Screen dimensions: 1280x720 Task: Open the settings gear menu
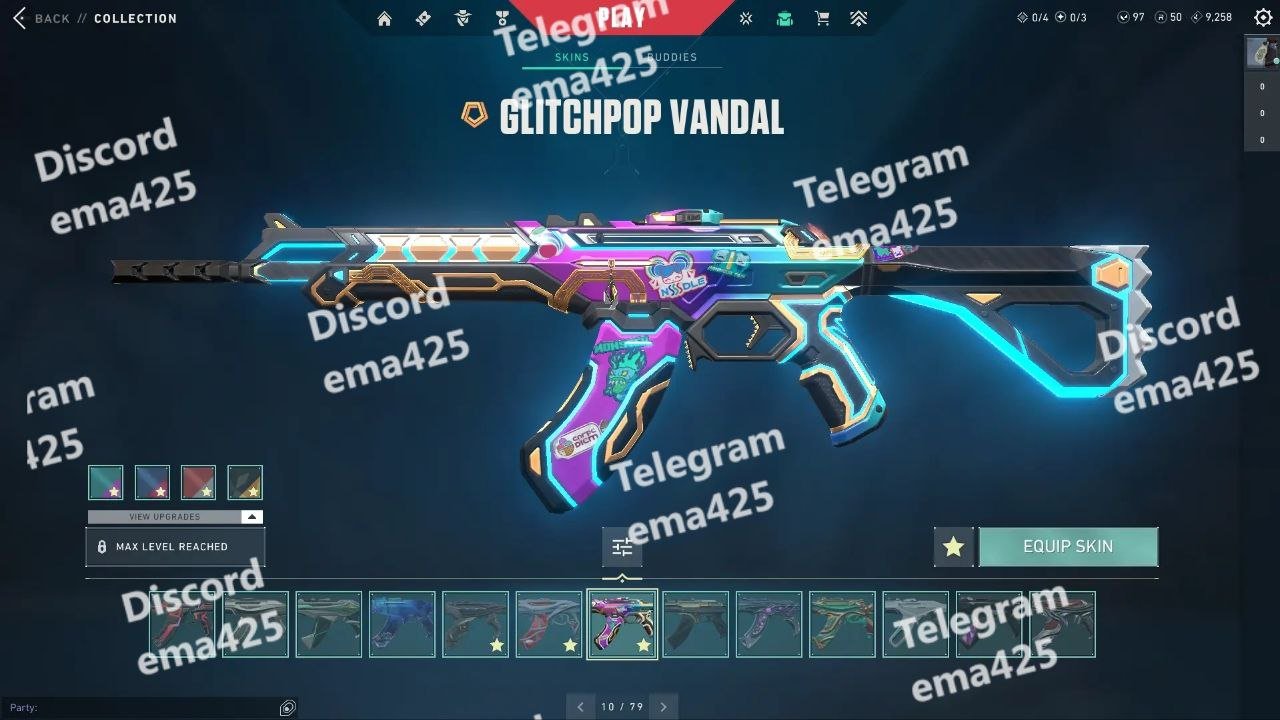(1262, 17)
